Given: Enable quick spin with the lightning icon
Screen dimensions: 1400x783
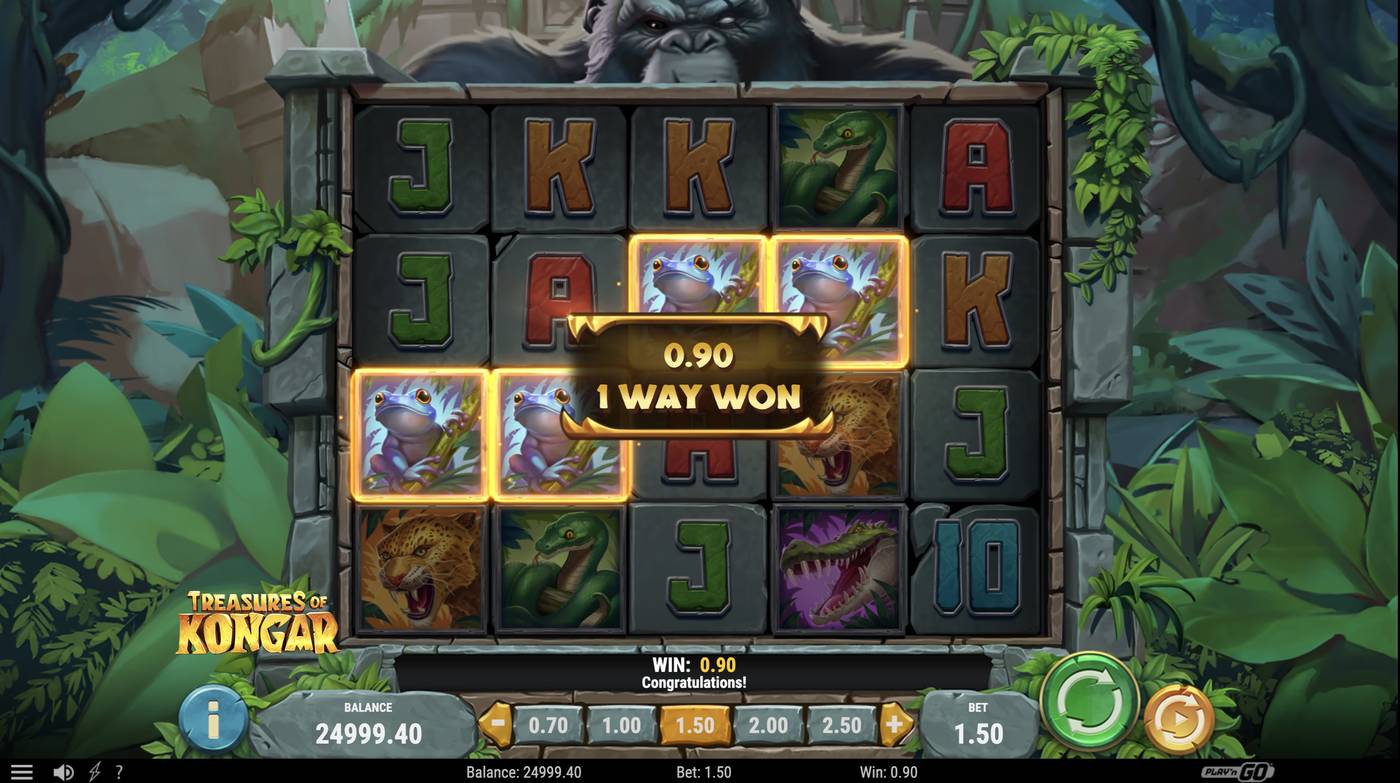Looking at the screenshot, I should coord(93,770).
